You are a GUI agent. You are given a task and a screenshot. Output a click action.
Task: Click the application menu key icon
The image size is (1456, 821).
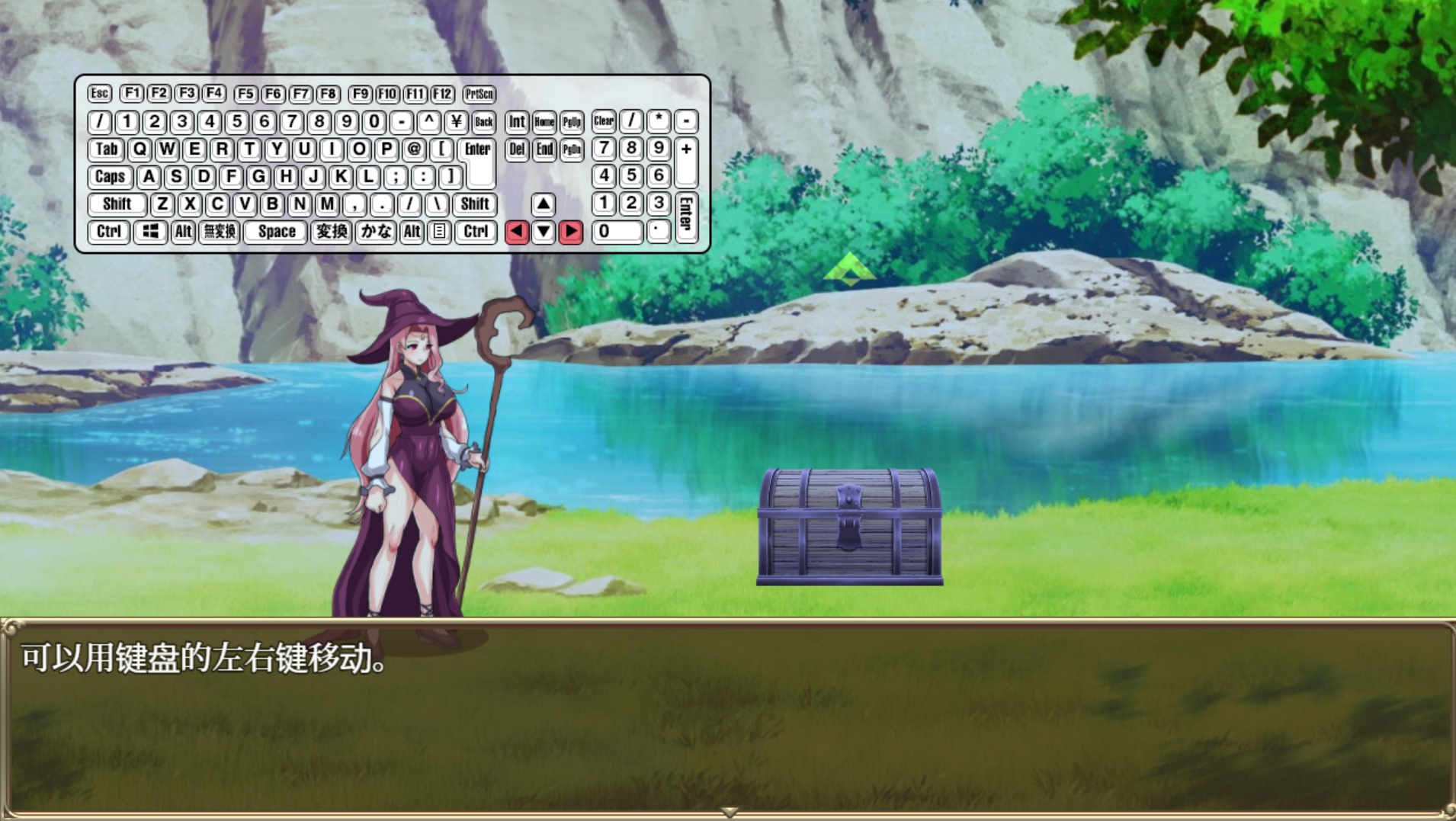click(438, 232)
